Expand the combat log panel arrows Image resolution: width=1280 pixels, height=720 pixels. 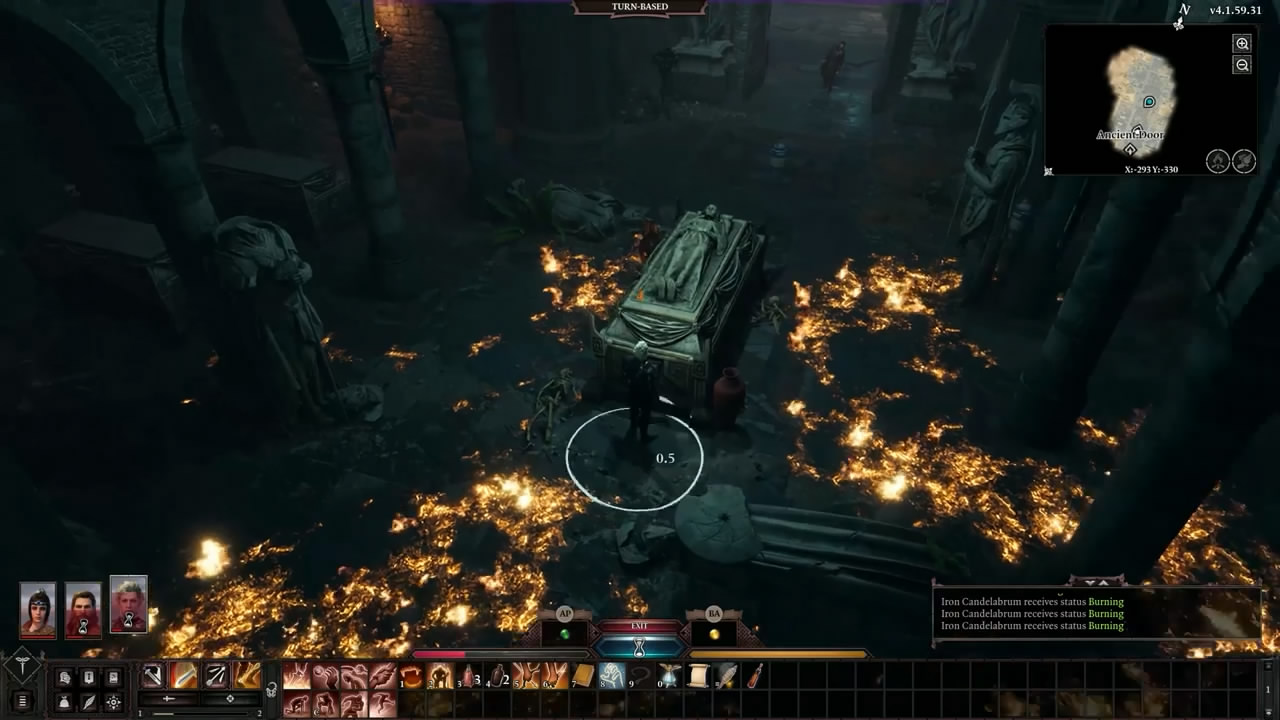[x=1097, y=582]
